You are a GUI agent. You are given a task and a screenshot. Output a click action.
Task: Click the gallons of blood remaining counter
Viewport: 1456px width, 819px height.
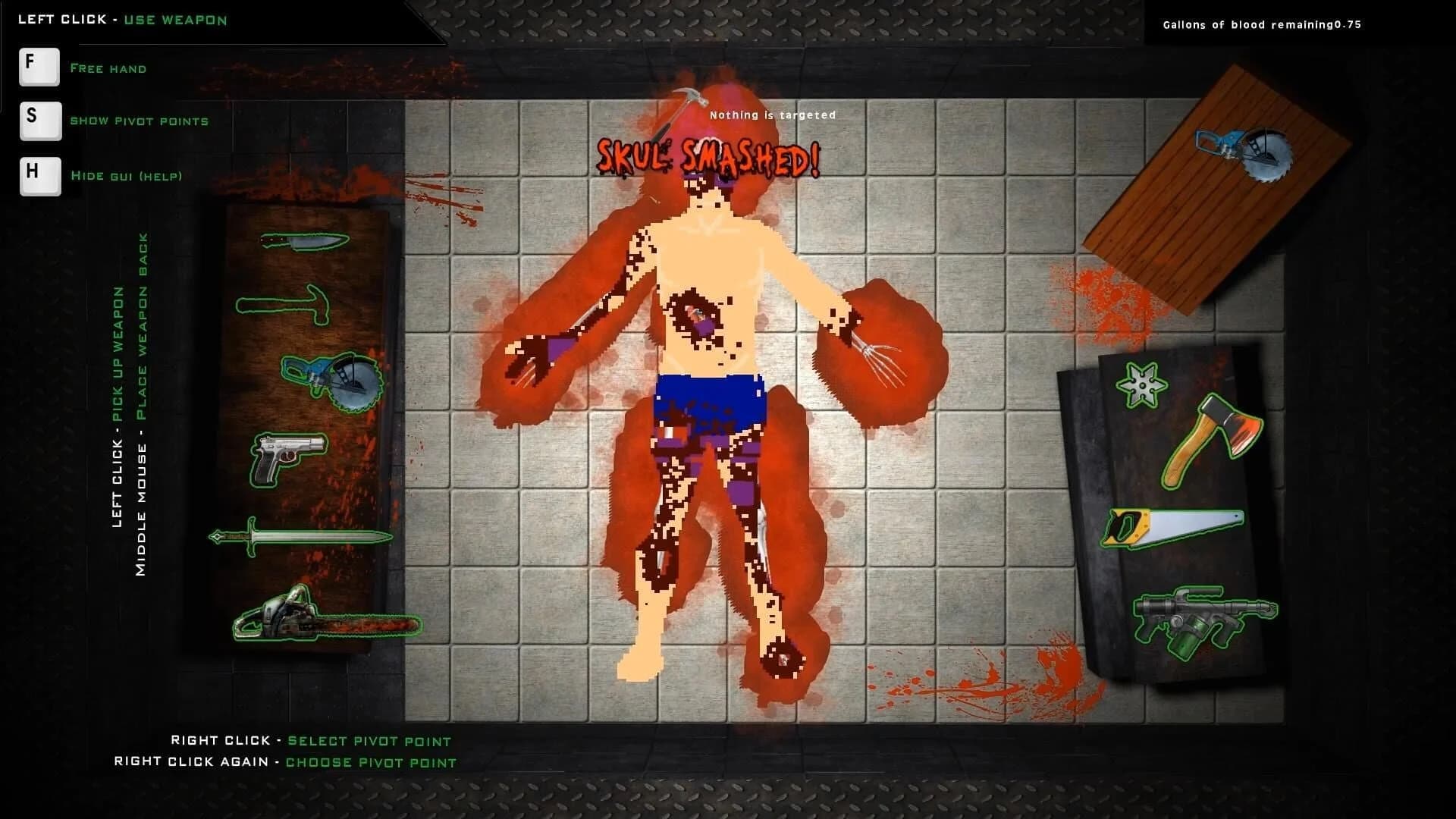coord(1263,24)
